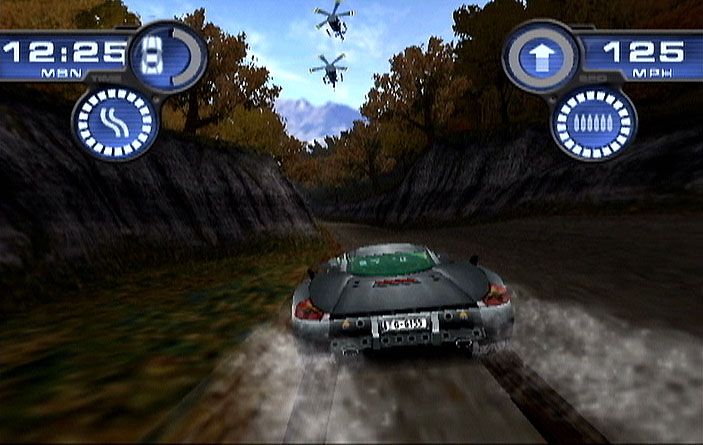Select the machine gun bullets weapon icon

[x=593, y=123]
